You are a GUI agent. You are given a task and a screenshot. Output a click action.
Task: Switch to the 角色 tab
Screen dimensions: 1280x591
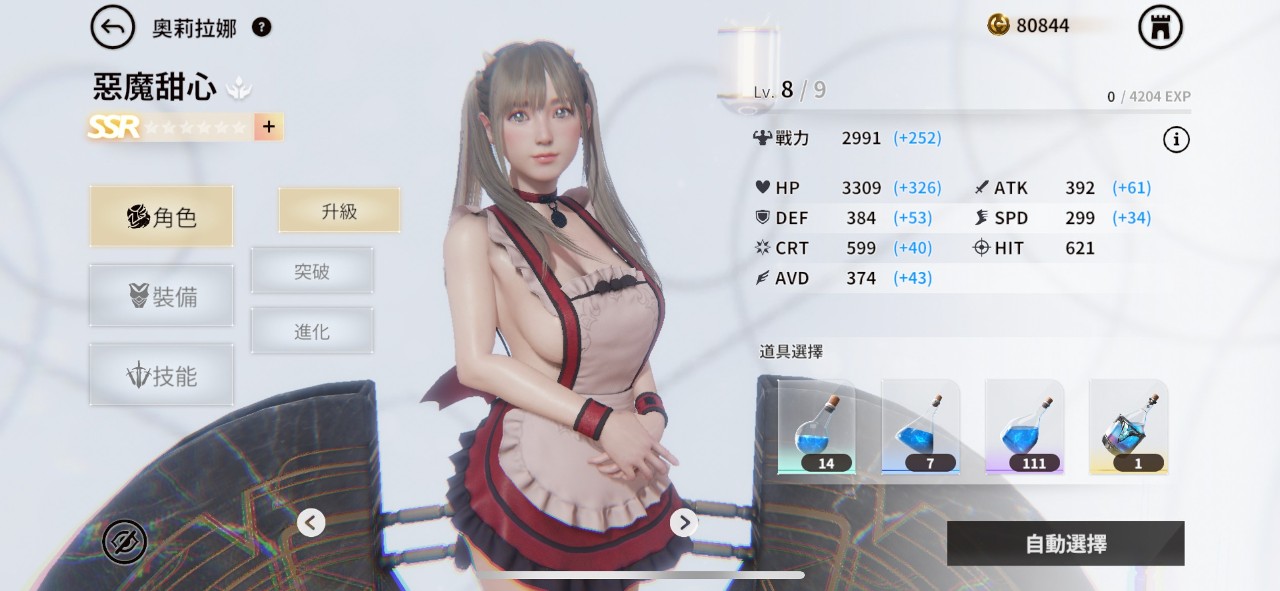click(161, 216)
